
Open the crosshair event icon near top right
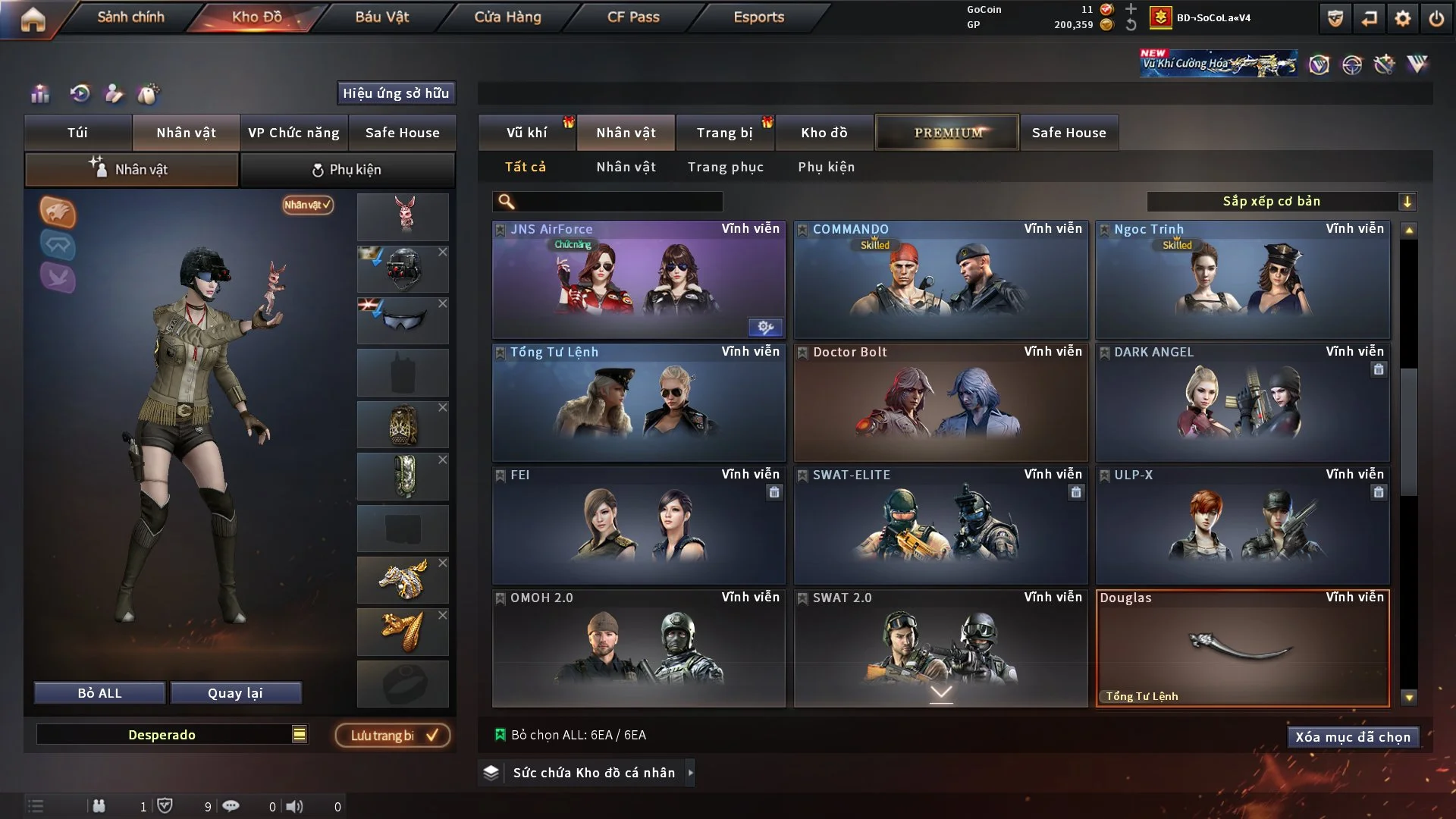[x=1352, y=64]
